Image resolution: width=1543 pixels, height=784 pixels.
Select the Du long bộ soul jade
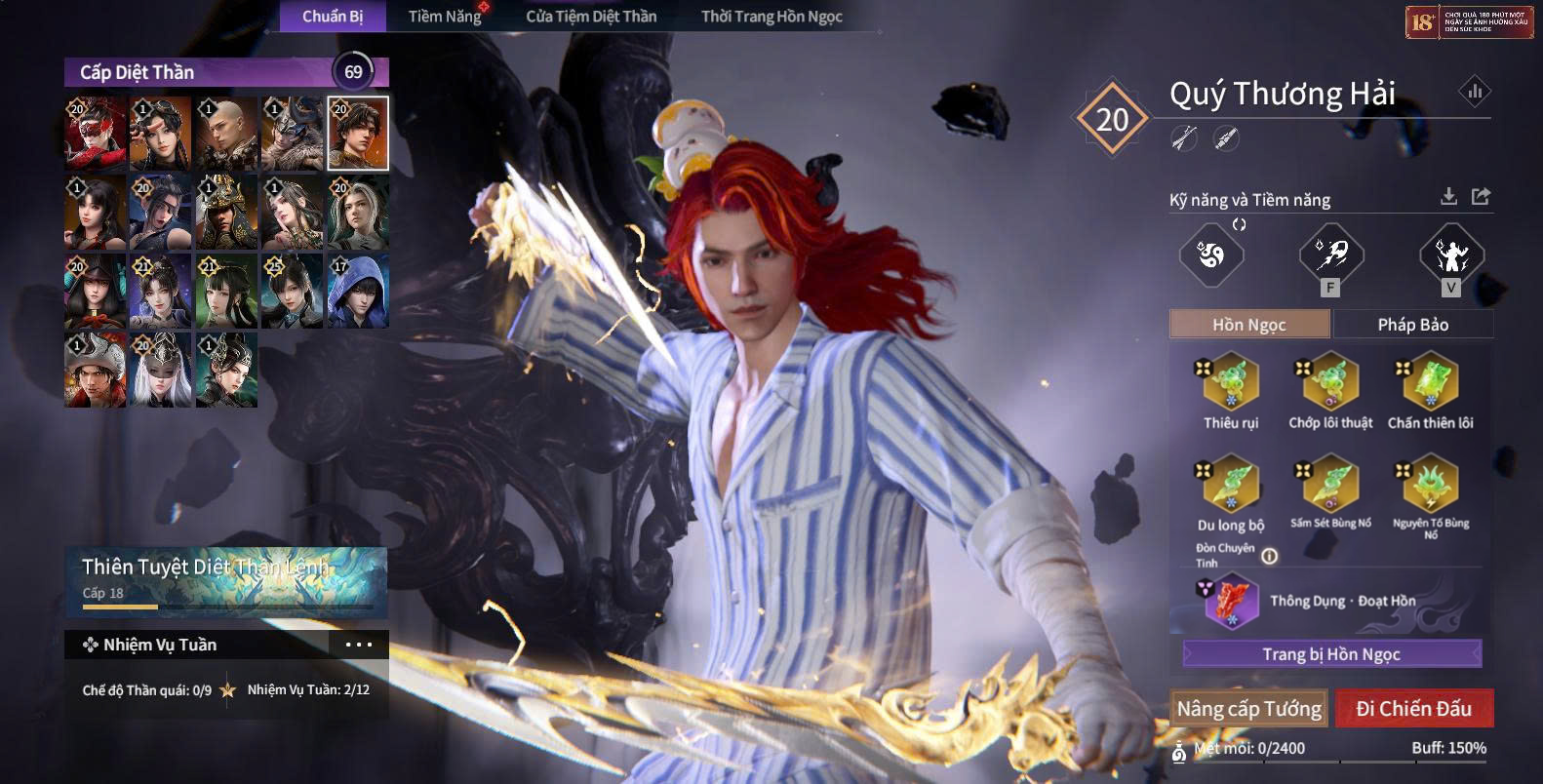(x=1231, y=484)
